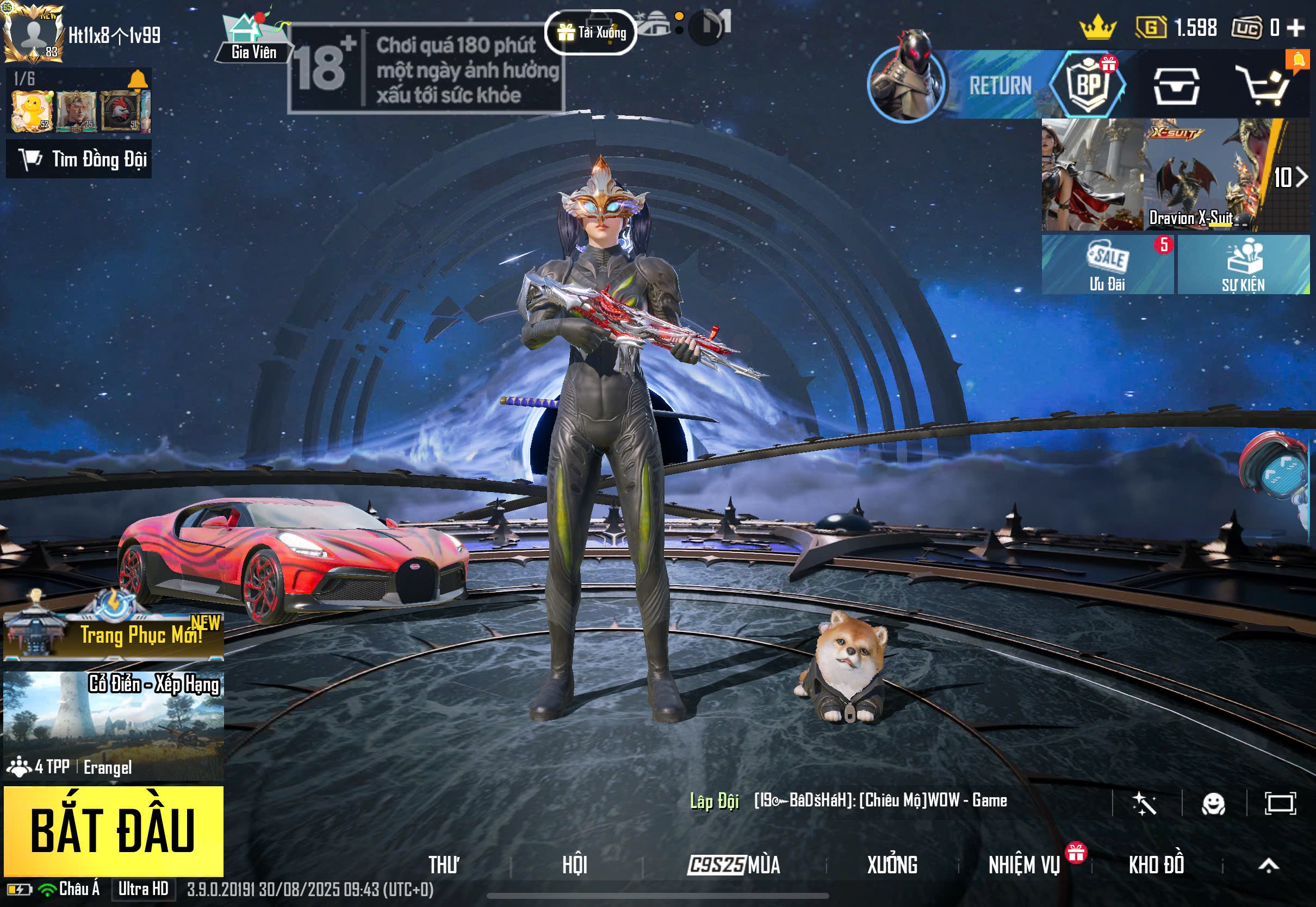The width and height of the screenshot is (1316, 907).
Task: Click the Tải Xuống download button
Action: (591, 33)
